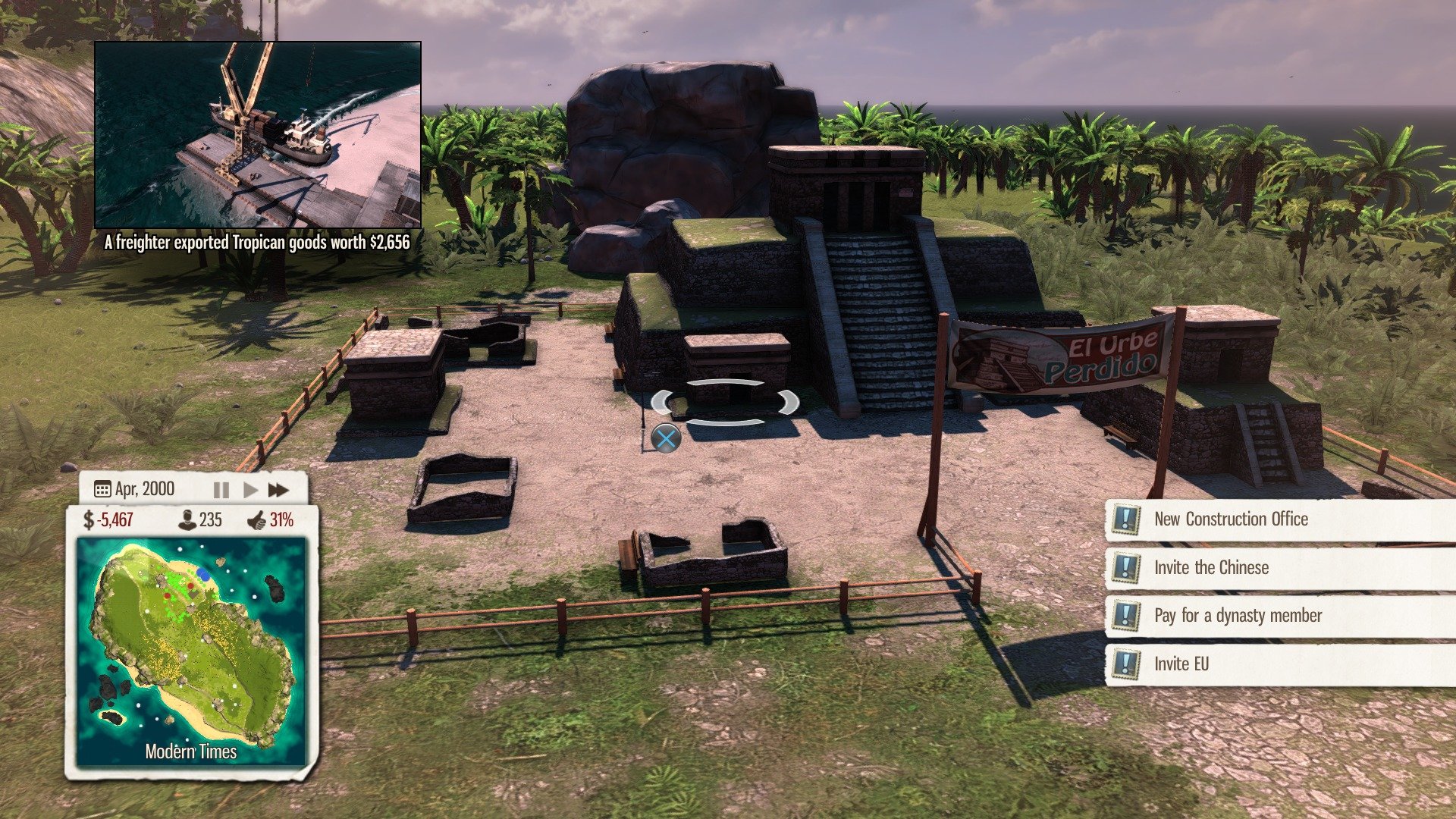This screenshot has width=1456, height=819.
Task: Select the Invite the Chinese task
Action: coord(1210,567)
